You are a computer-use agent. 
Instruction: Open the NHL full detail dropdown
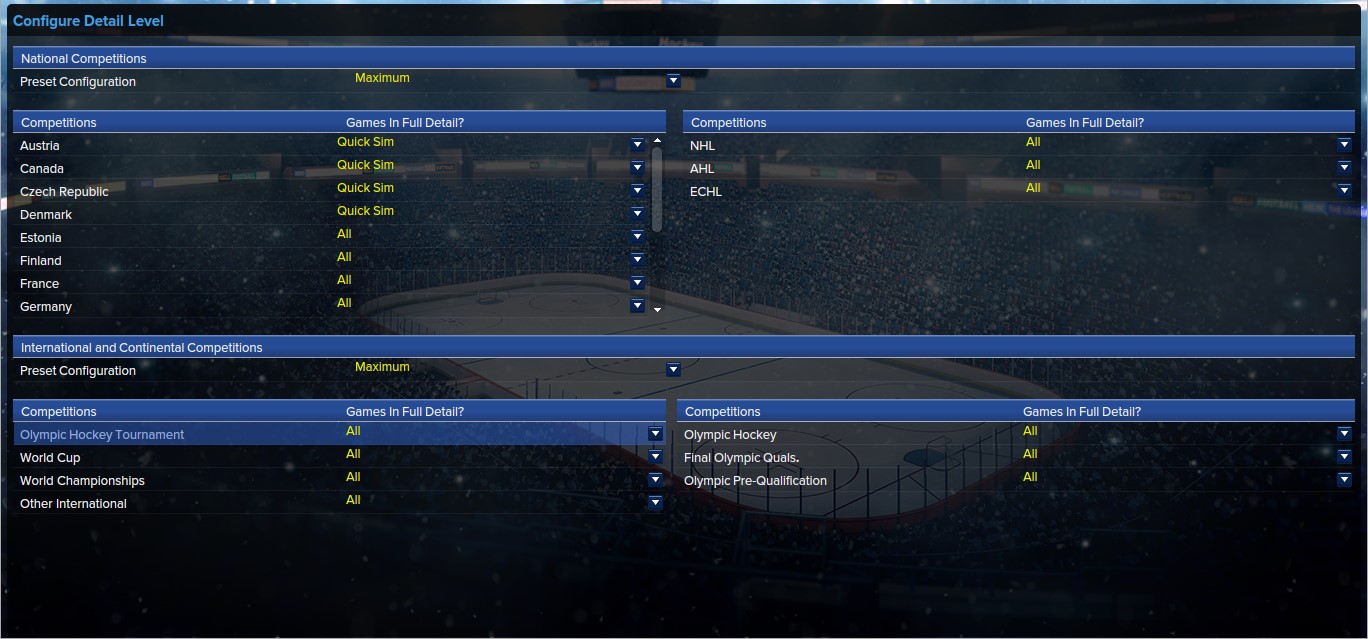pyautogui.click(x=1344, y=145)
